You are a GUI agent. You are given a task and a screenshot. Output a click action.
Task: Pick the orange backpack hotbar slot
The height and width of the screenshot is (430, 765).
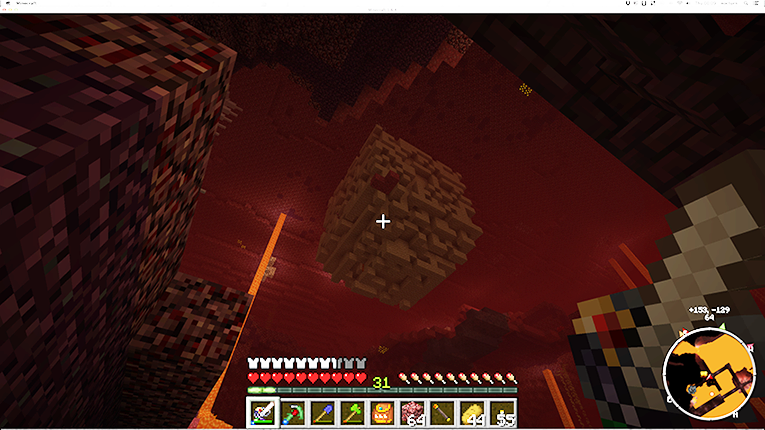pos(383,412)
